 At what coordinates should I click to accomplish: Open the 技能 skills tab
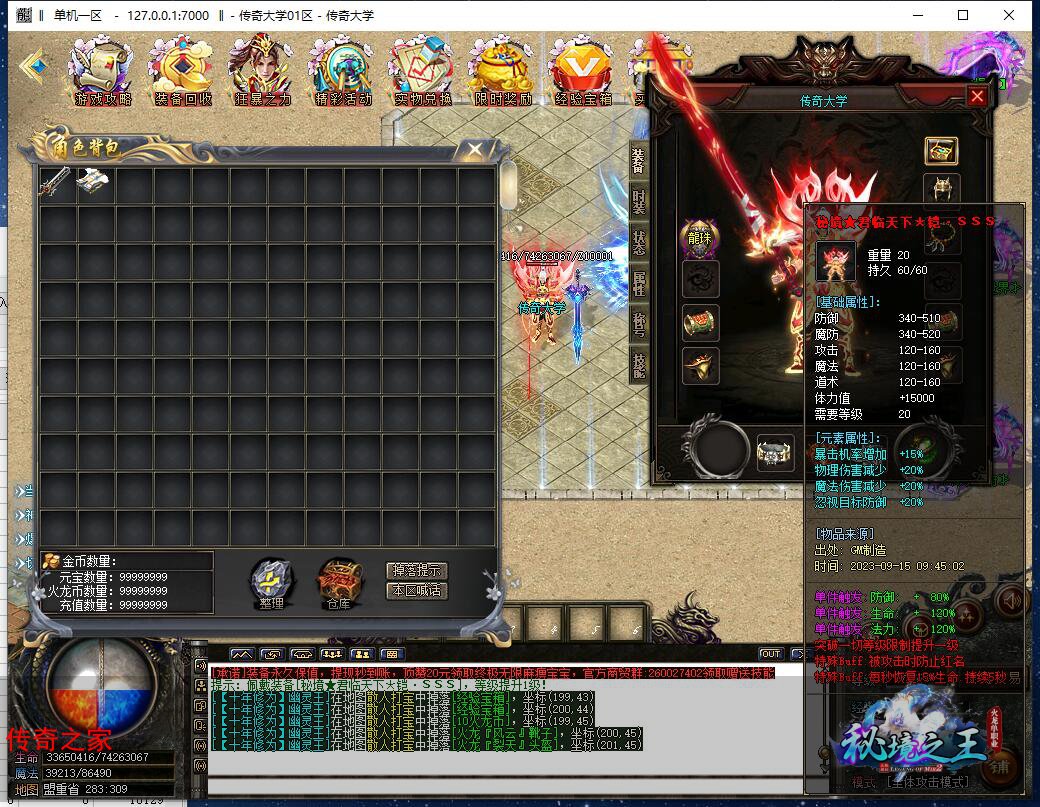point(639,365)
